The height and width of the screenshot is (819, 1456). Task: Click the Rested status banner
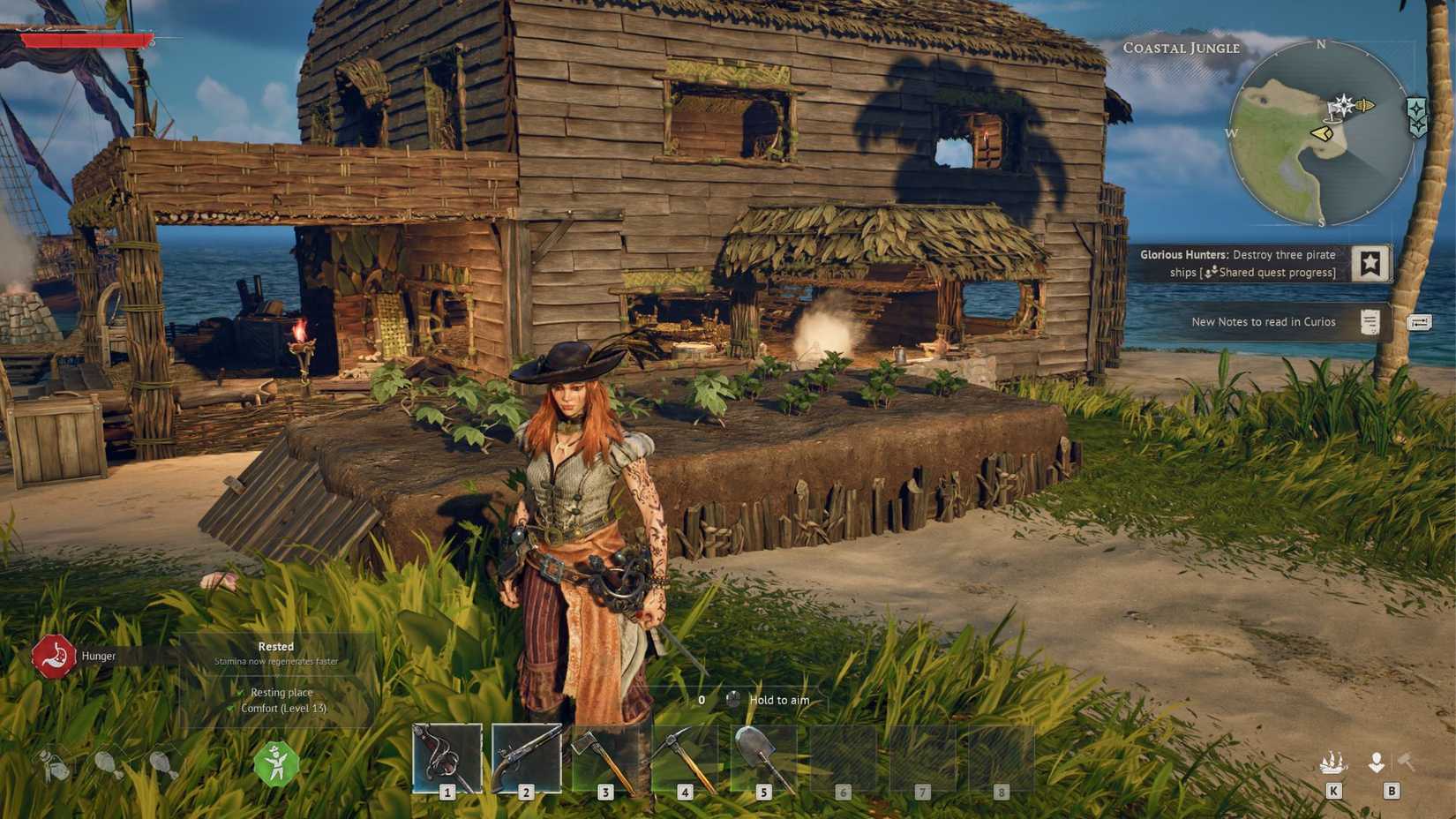coord(275,646)
